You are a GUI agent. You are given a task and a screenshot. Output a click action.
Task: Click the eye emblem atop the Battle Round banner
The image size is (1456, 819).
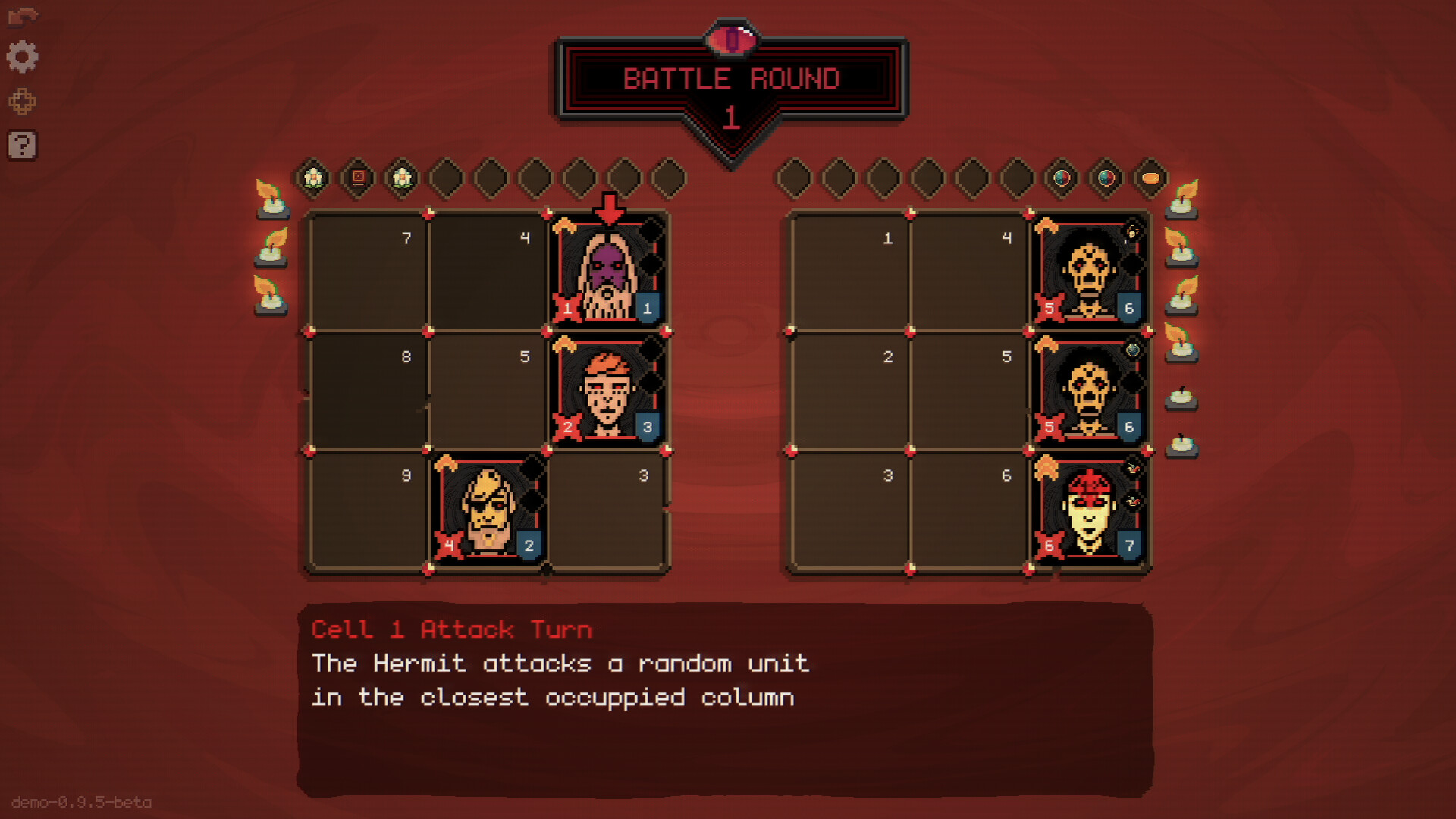(x=730, y=39)
